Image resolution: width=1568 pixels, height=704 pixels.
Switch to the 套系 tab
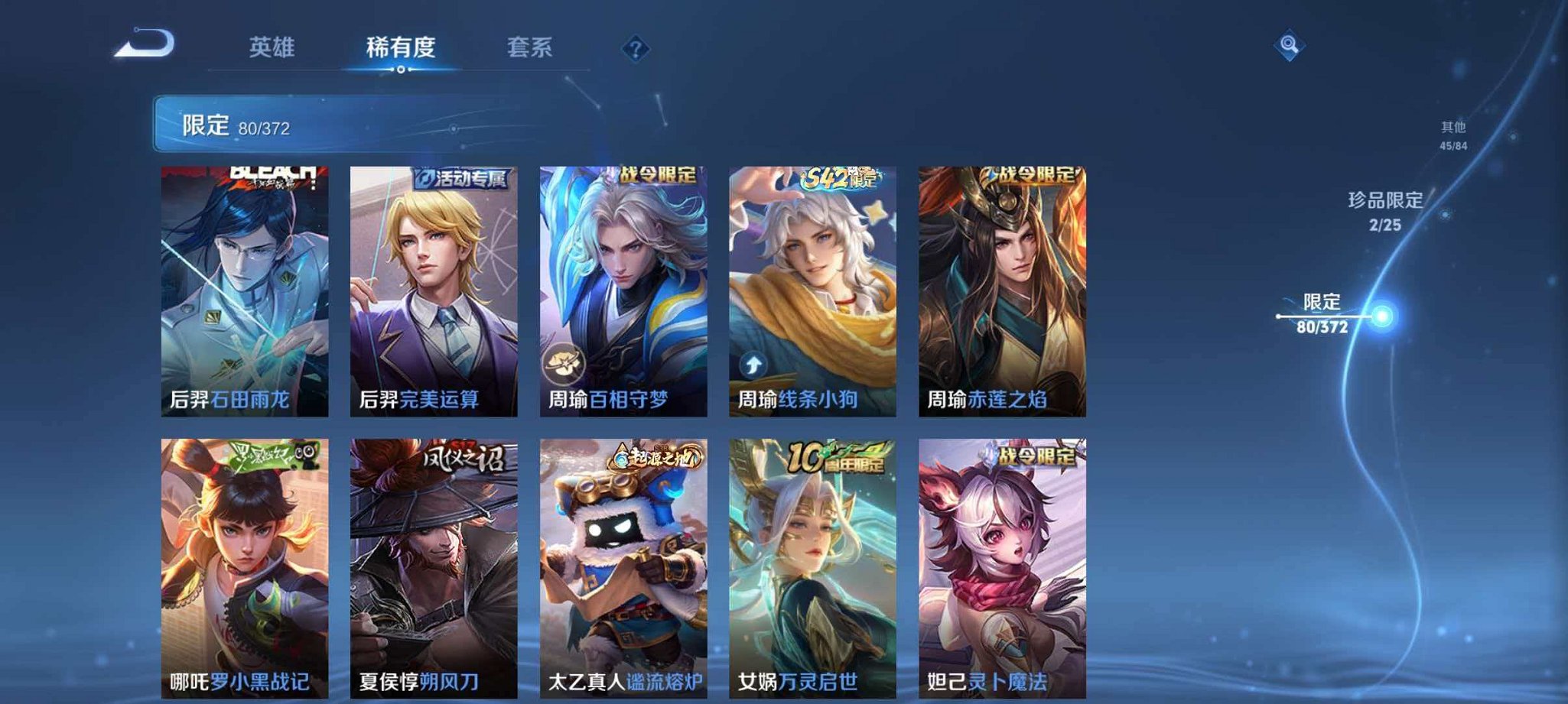point(532,47)
